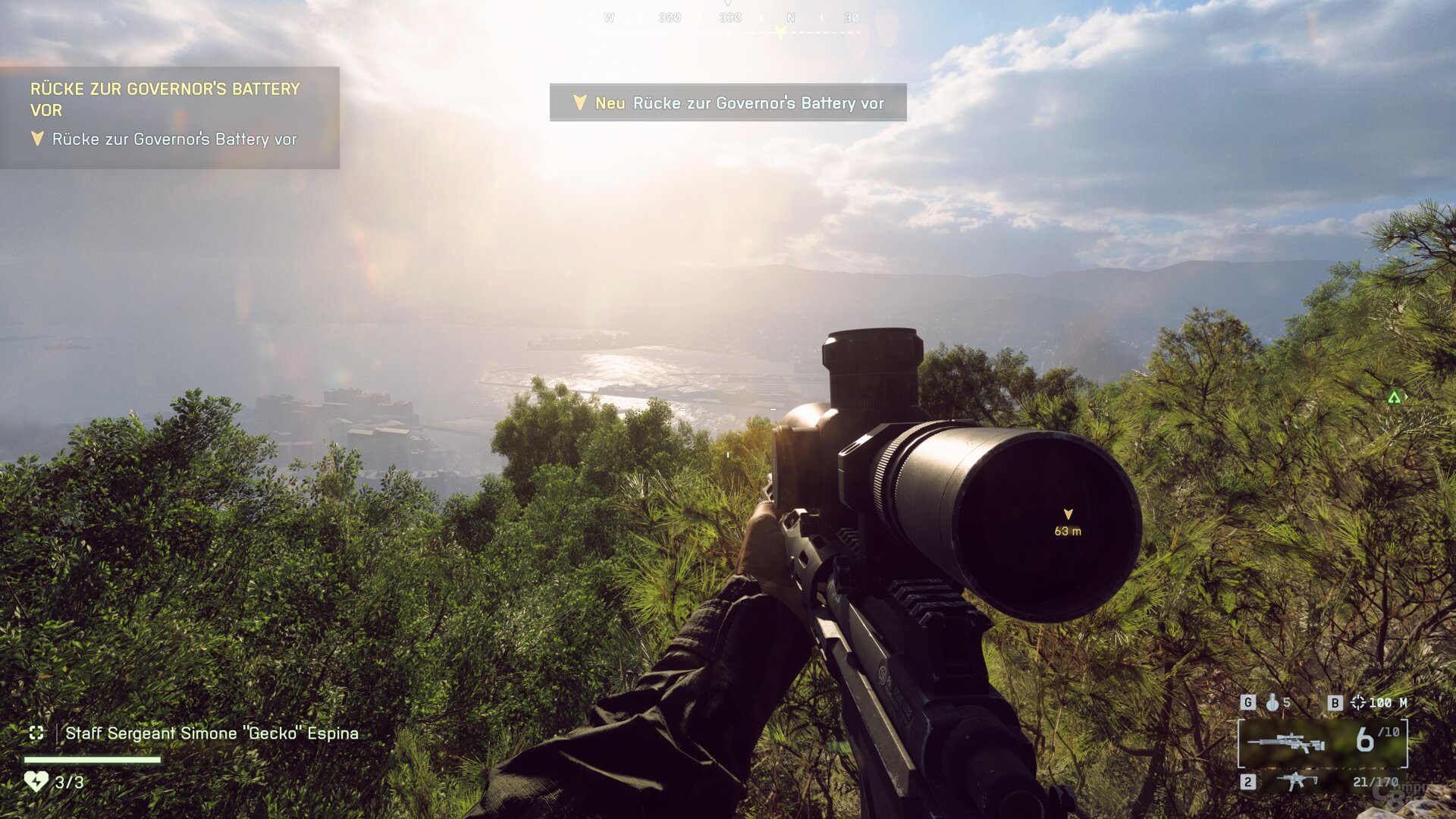Image resolution: width=1456 pixels, height=819 pixels.
Task: Click the W label on the compass strip
Action: [608, 17]
